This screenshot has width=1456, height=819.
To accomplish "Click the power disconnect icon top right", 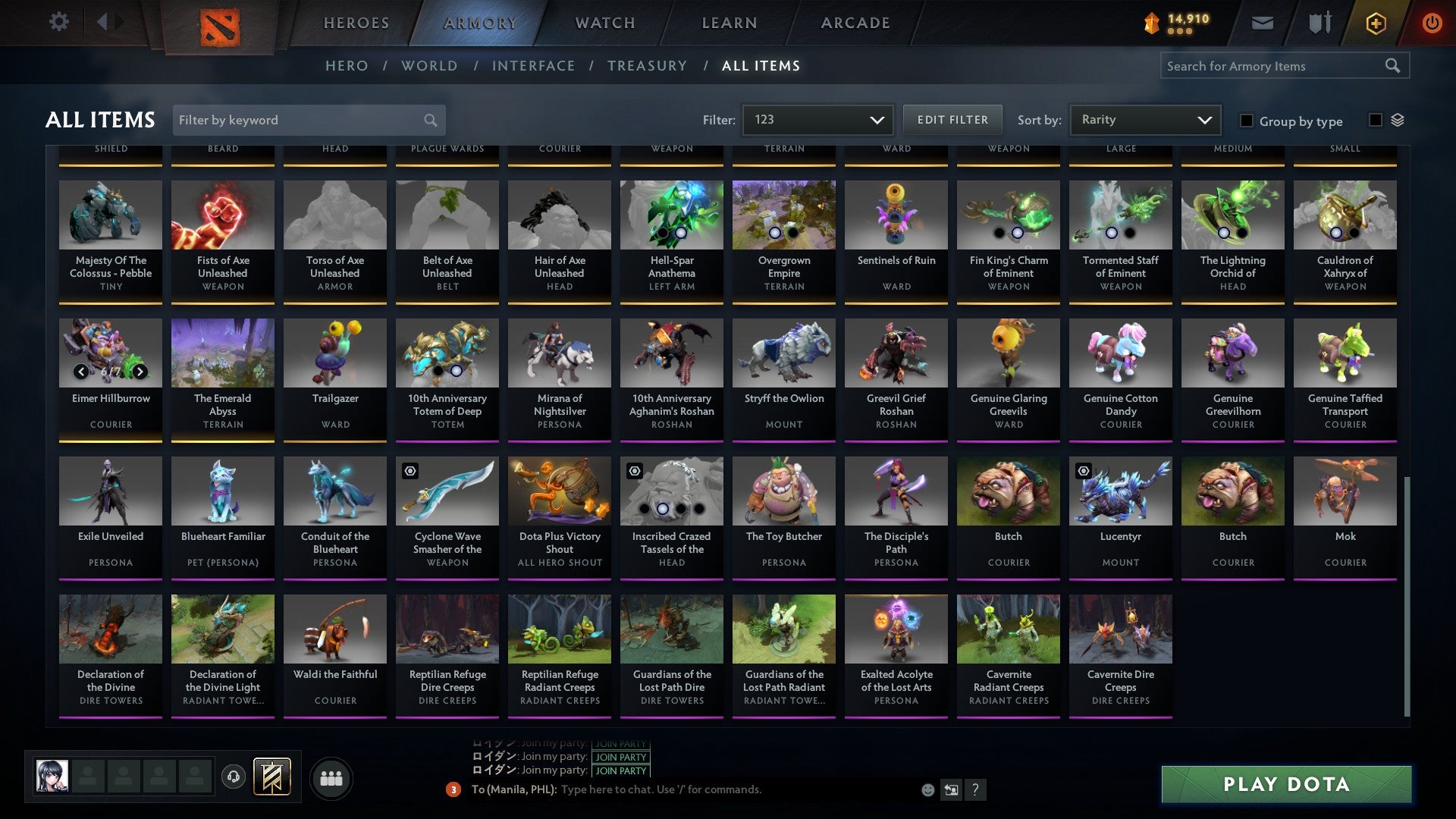I will pos(1432,23).
